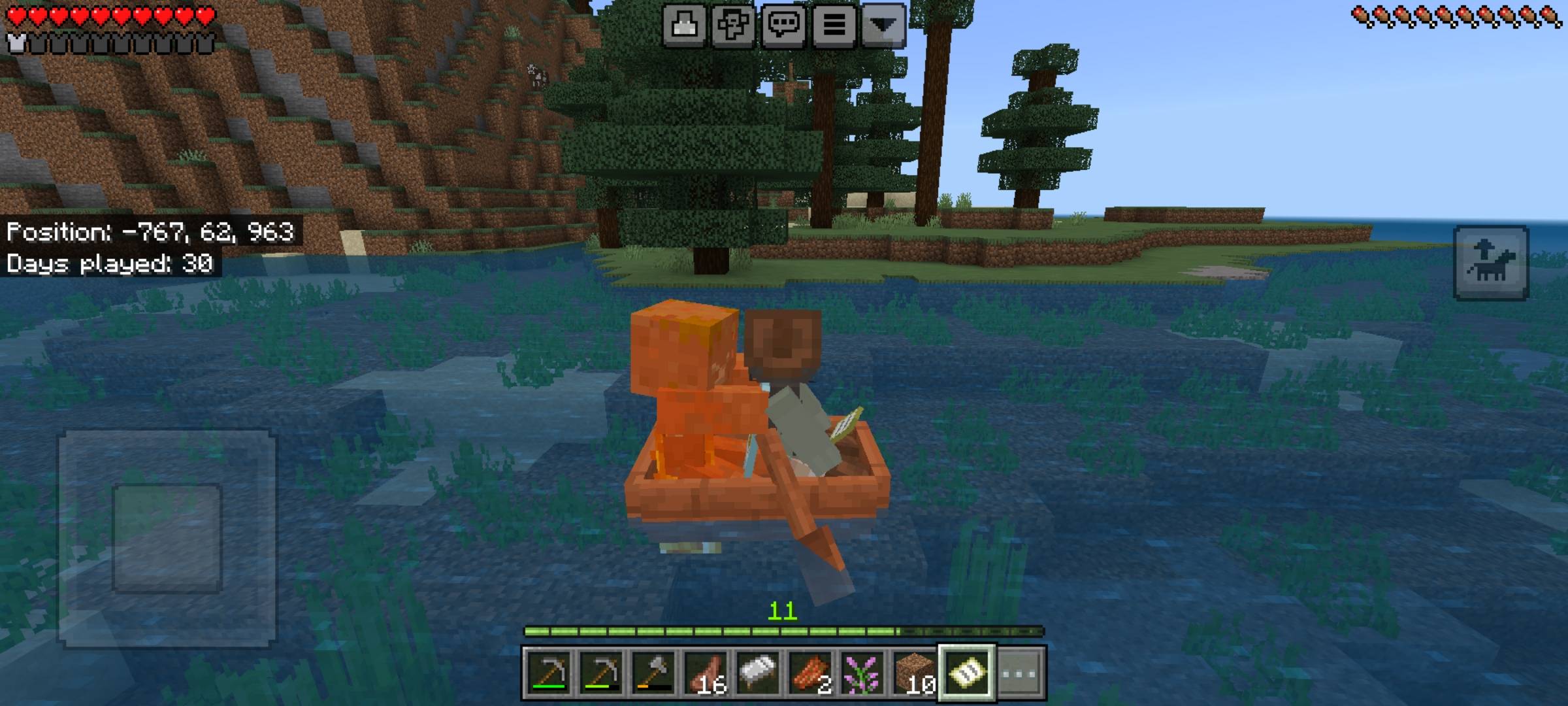Open inventory with the three-dots button
Image resolution: width=1568 pixels, height=706 pixels.
click(1019, 673)
